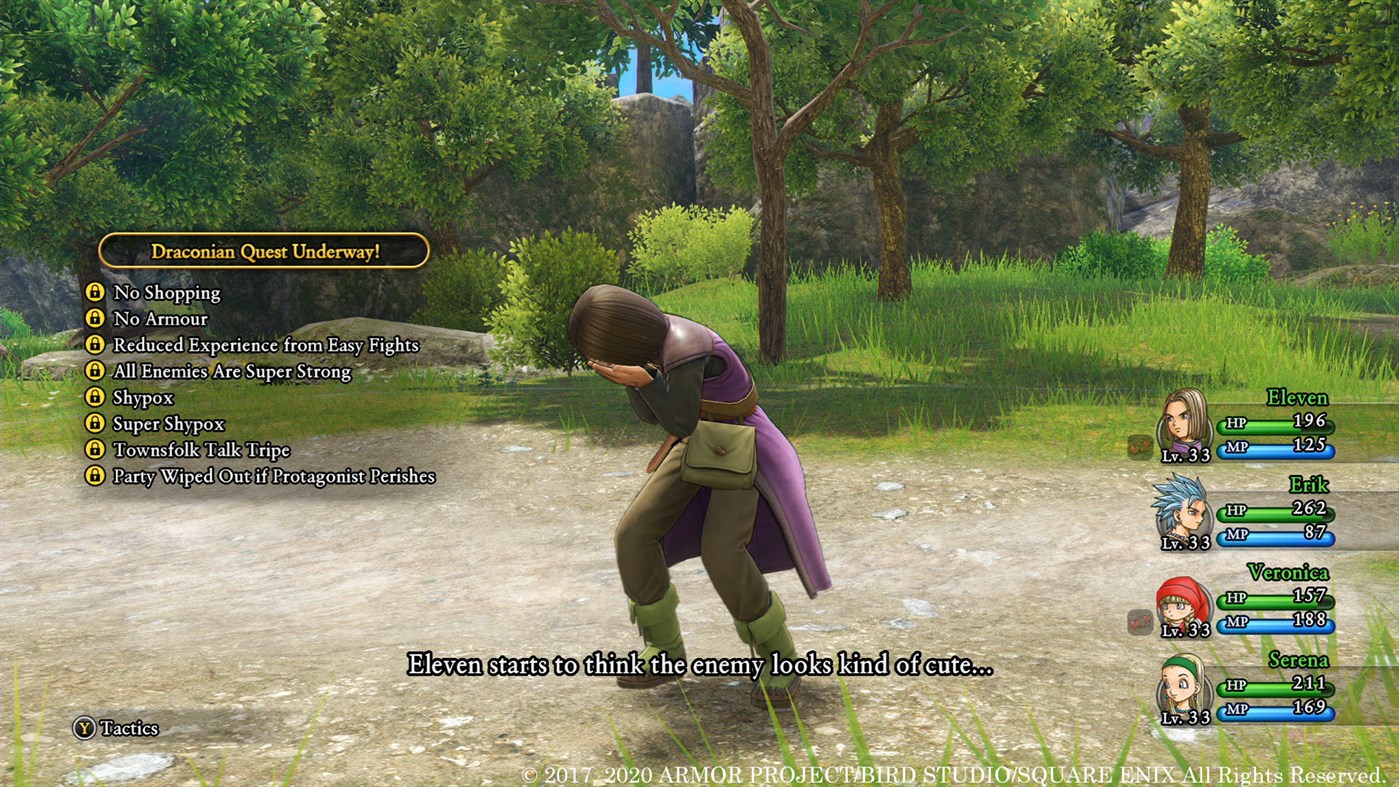Toggle the "No Armour" restriction lock
The image size is (1399, 787).
[x=97, y=319]
